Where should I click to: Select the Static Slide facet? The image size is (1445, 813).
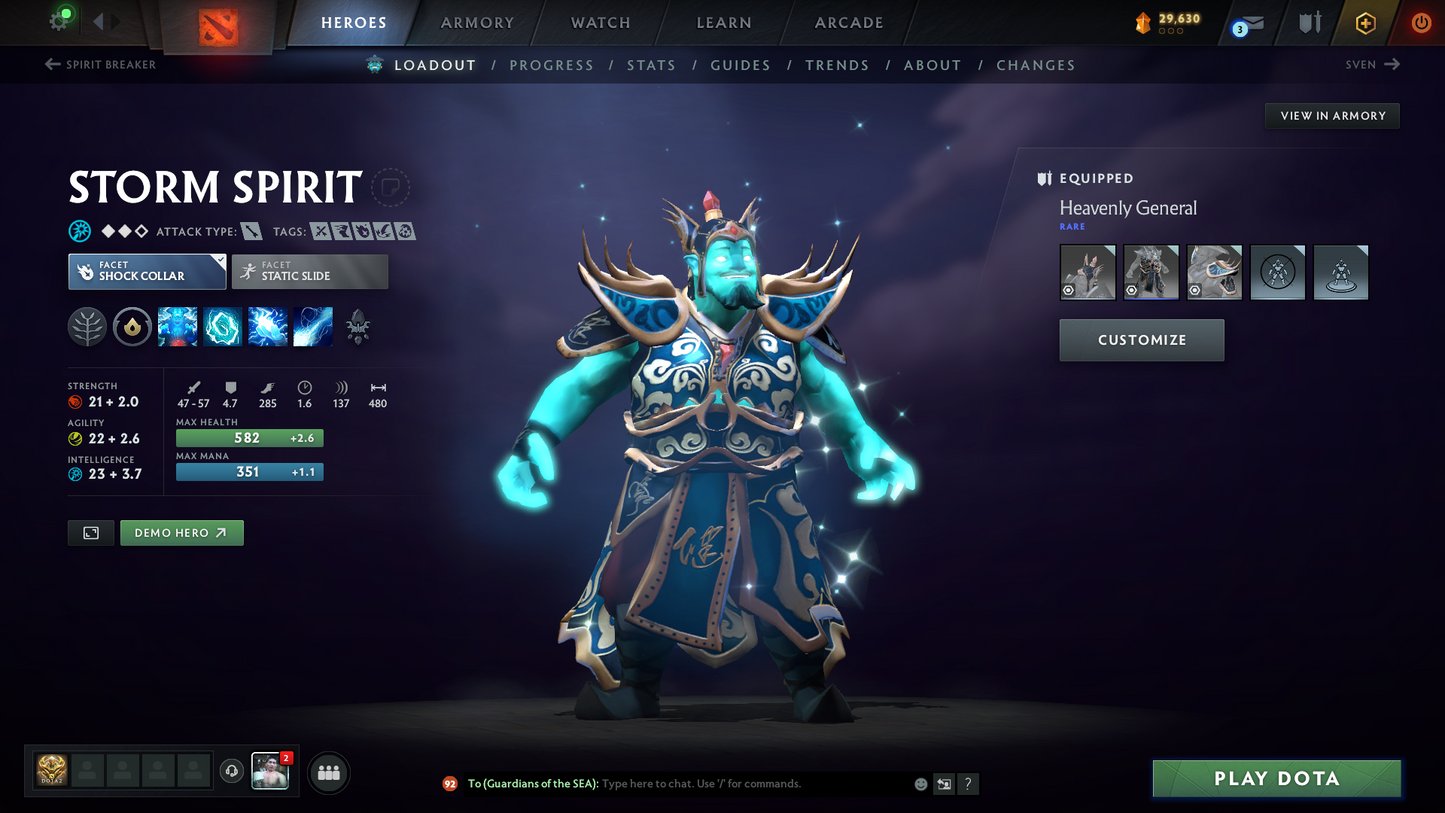point(309,271)
